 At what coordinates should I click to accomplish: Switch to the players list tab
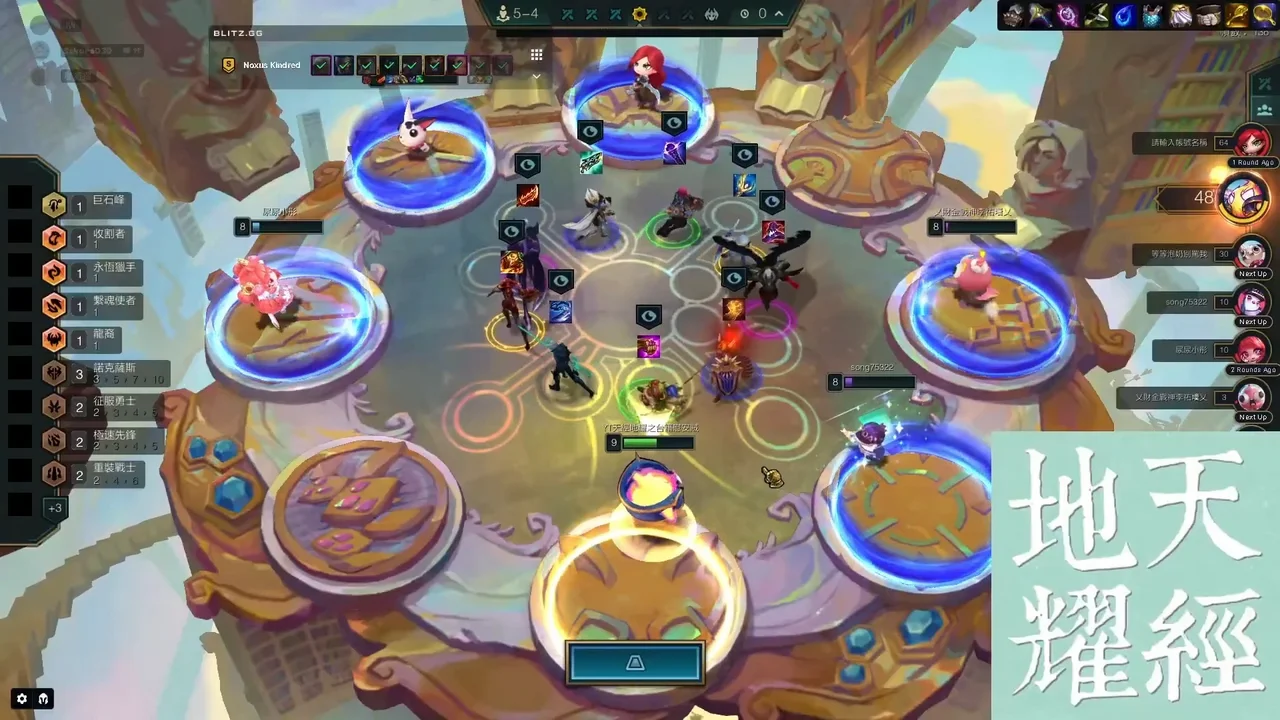tap(1263, 110)
